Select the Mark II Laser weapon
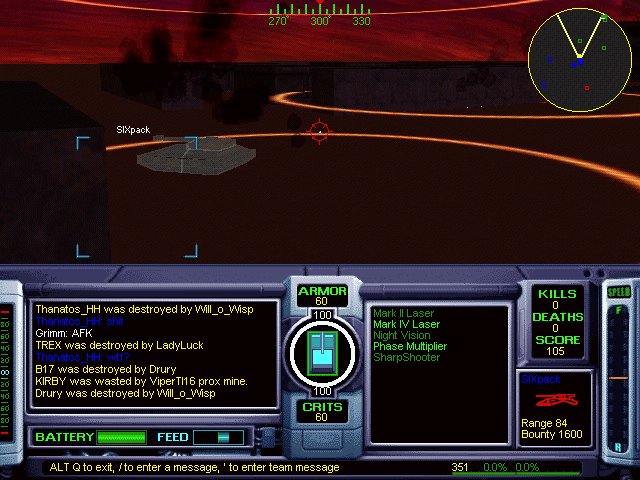The image size is (640, 480). point(406,313)
